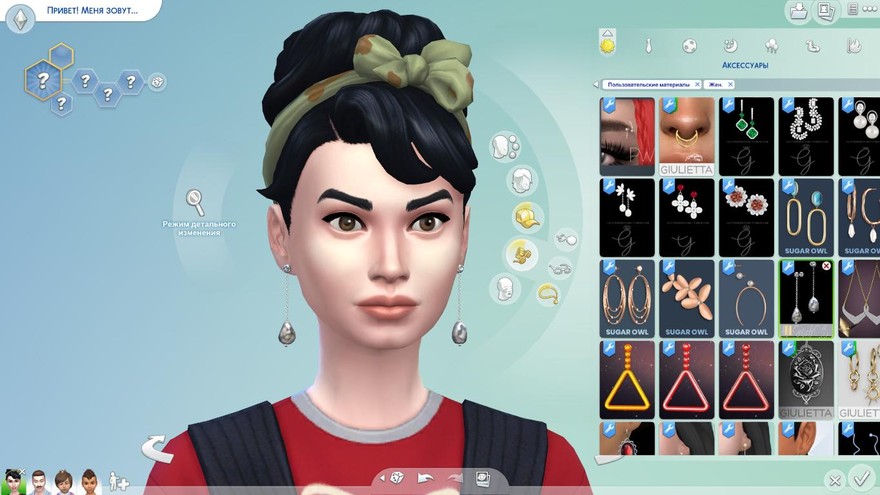Open detailed edit mode via magnifier icon

pos(196,202)
